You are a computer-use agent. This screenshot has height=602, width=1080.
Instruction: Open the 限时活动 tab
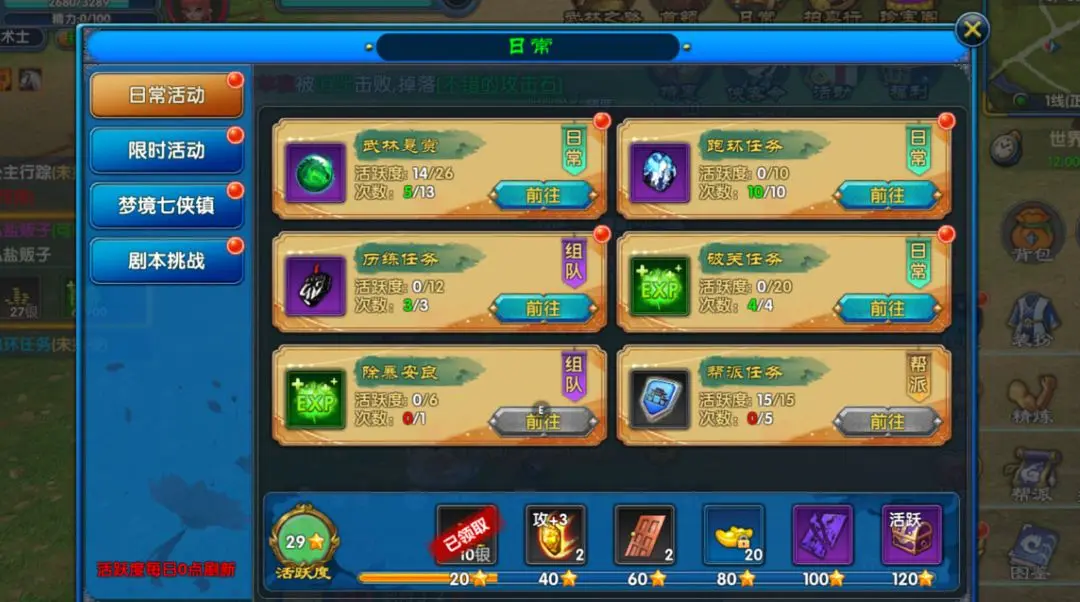click(167, 150)
